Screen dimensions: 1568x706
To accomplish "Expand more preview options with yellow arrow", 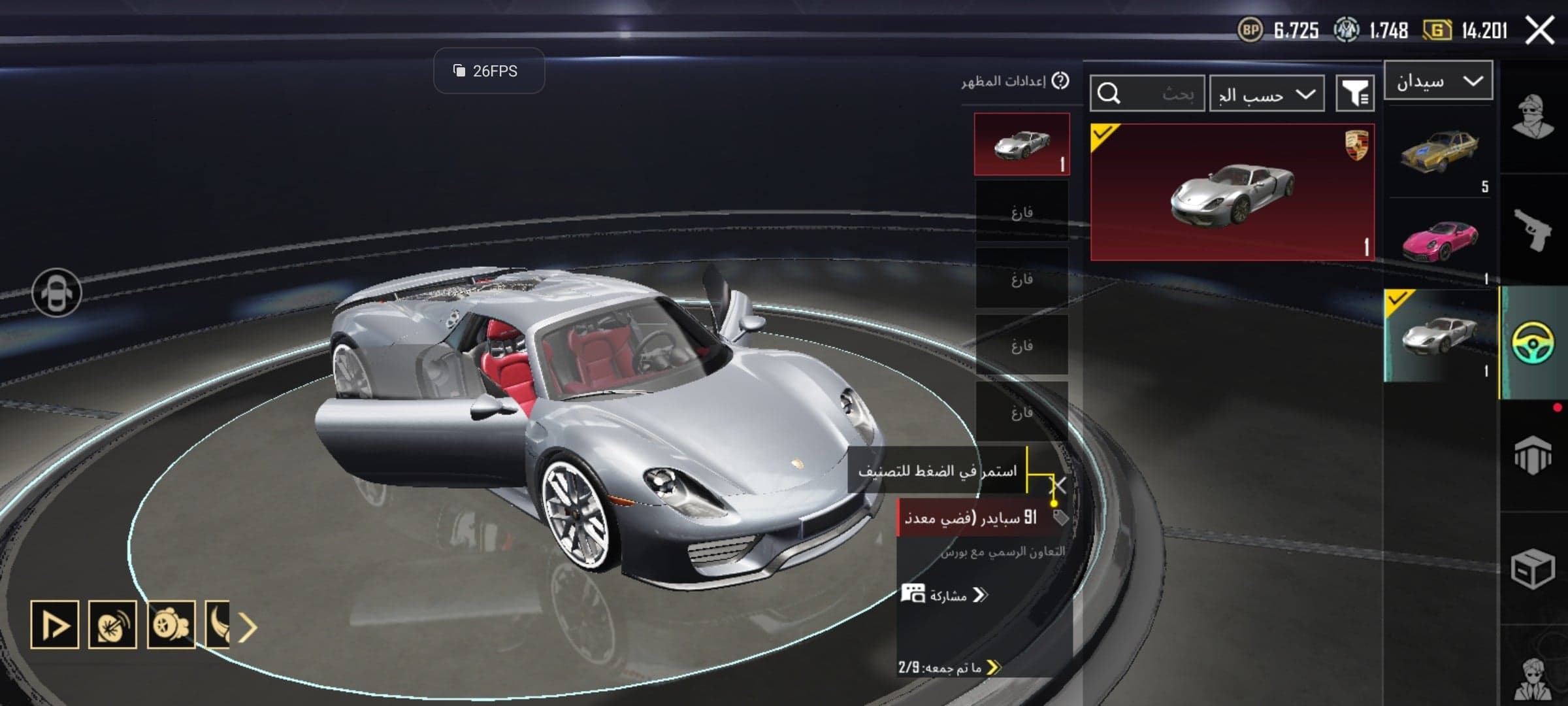I will [248, 628].
